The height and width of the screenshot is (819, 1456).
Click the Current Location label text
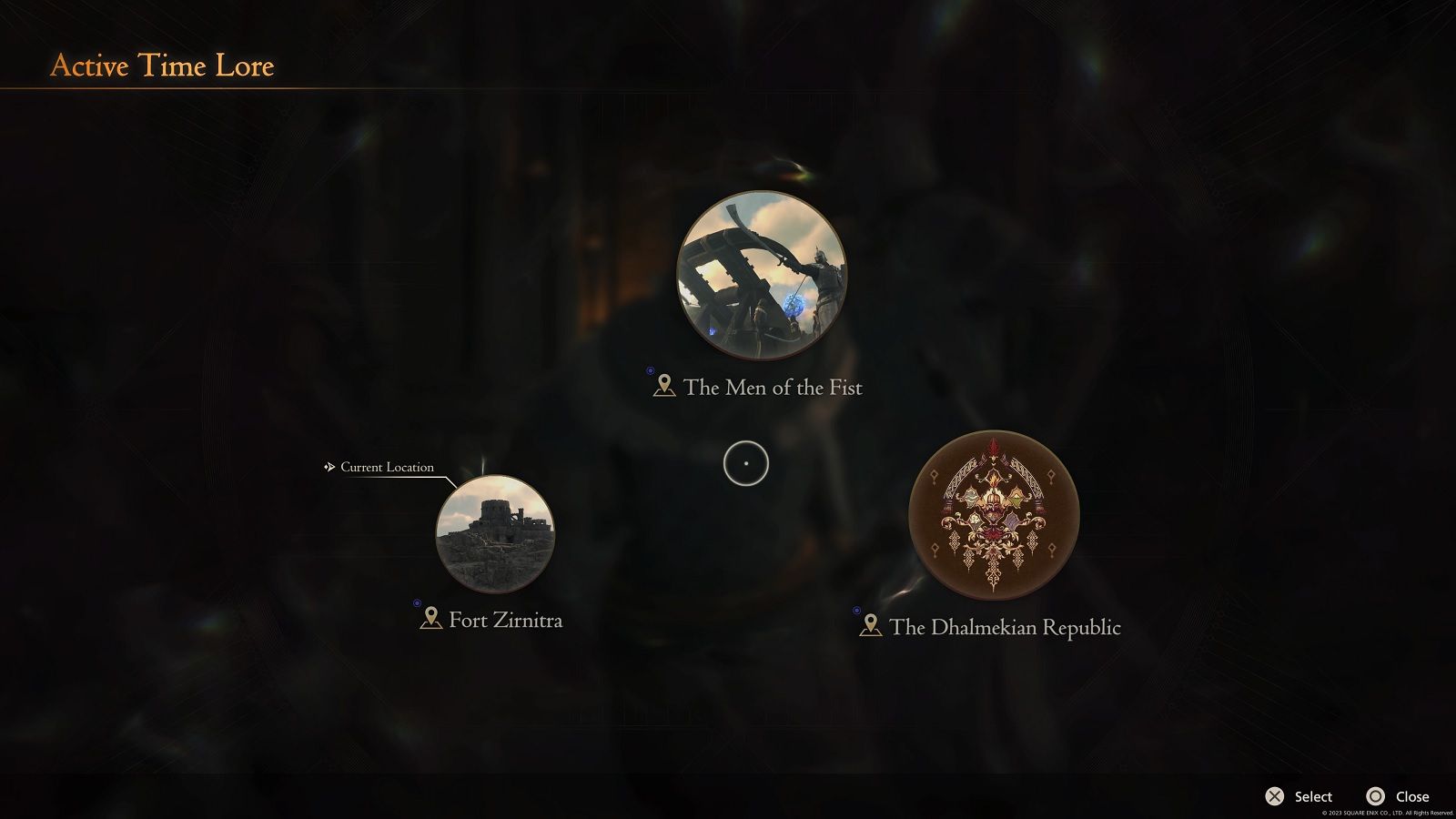(386, 467)
